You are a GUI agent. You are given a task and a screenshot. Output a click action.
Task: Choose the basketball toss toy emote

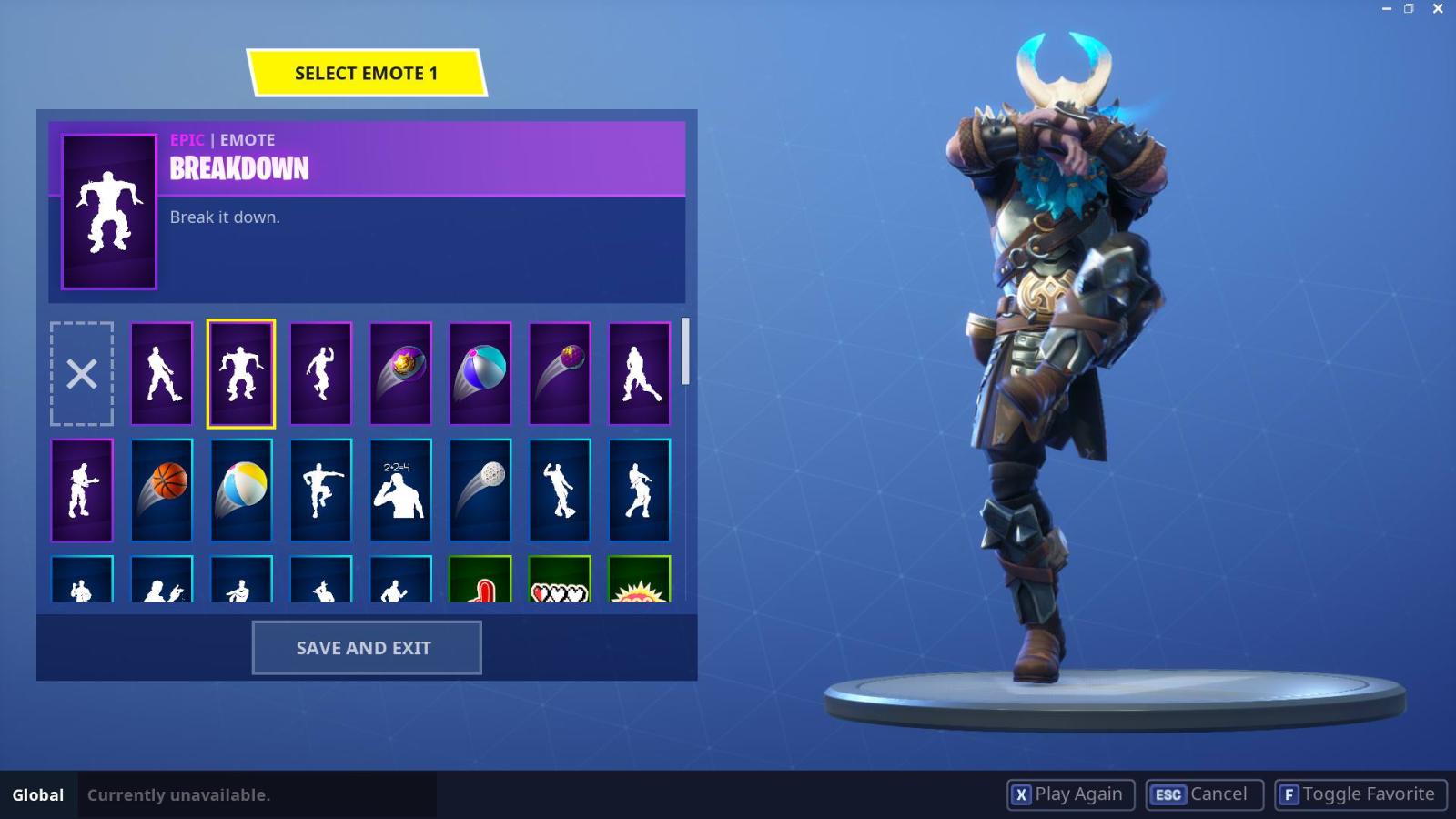pos(161,490)
